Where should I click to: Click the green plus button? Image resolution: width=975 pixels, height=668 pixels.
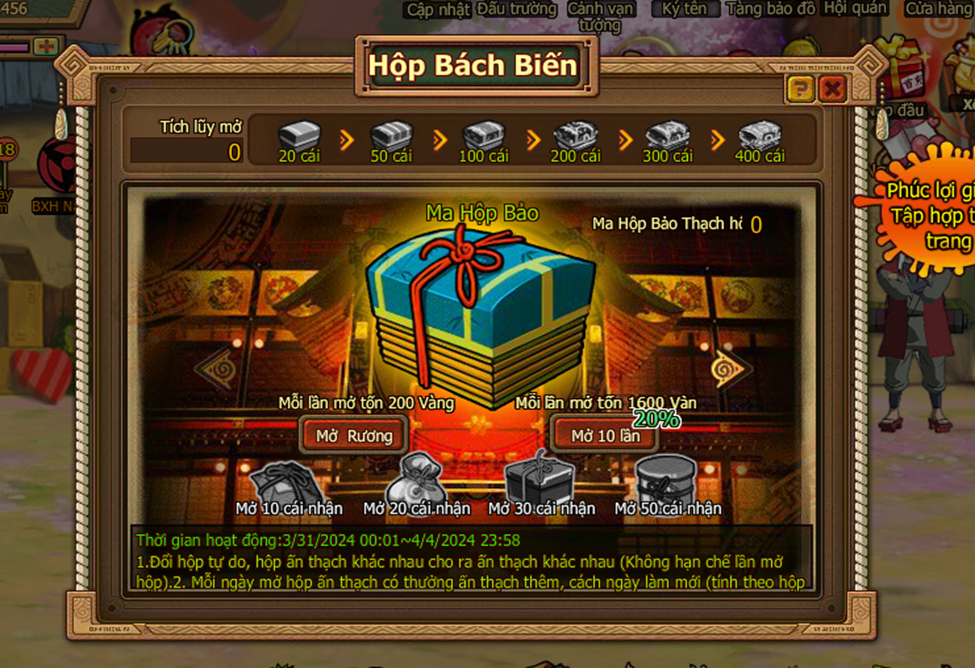point(45,46)
